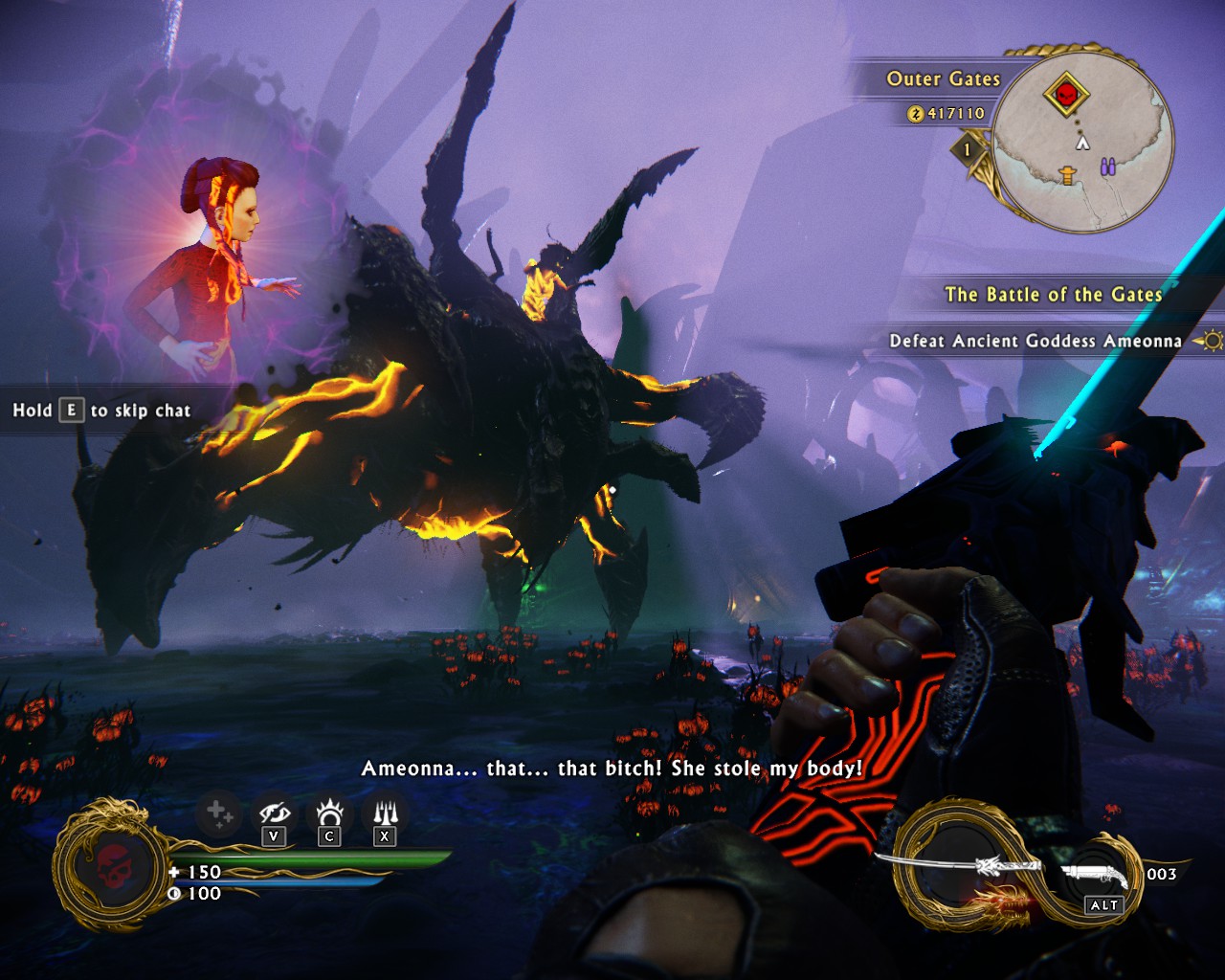Switch to the alternate gun weapon icon
The image size is (1225, 980).
(x=1098, y=873)
